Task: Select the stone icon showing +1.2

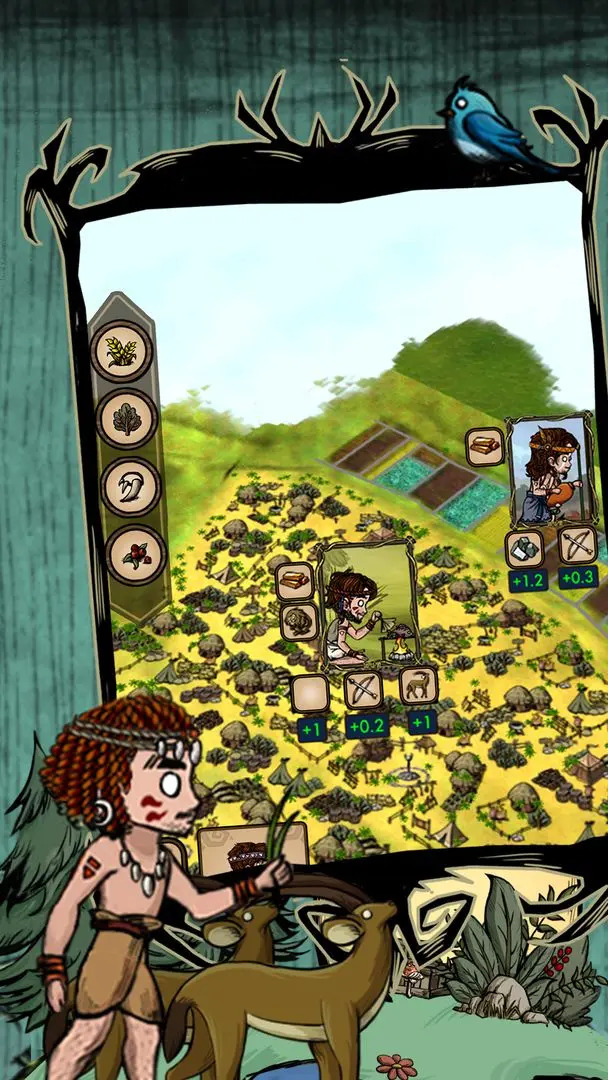Action: [x=524, y=548]
